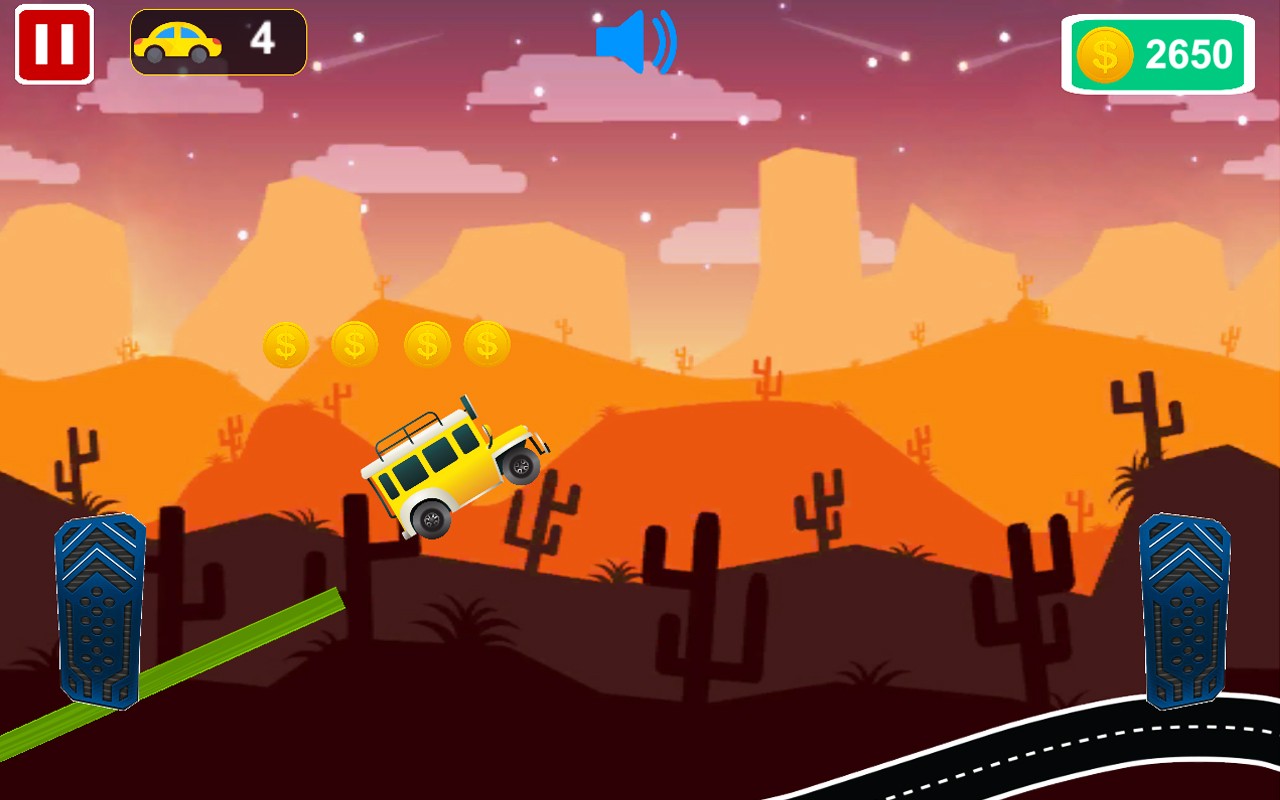Tap the left brake pedal

pos(99,610)
